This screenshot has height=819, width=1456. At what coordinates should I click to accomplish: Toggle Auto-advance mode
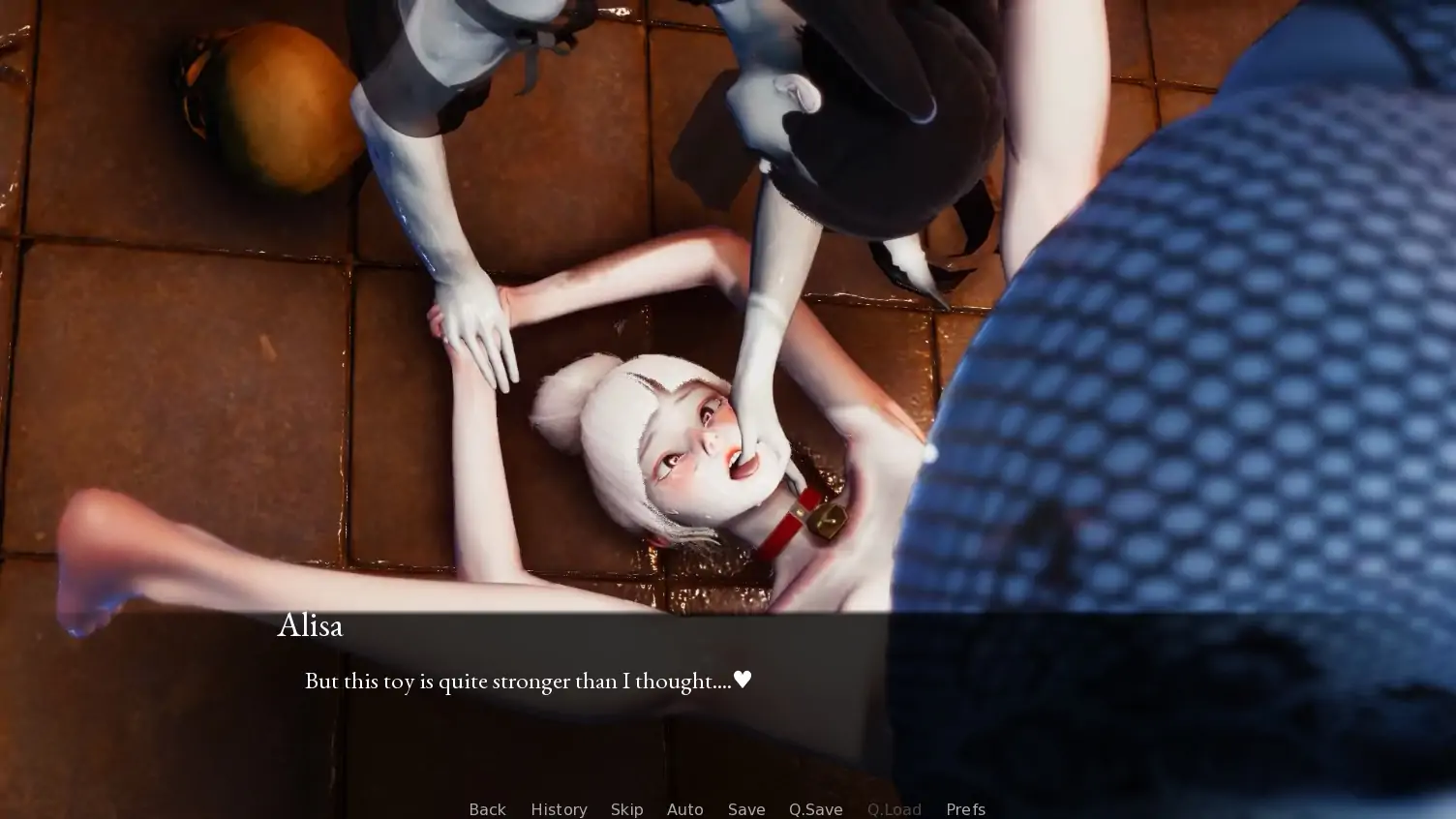point(684,809)
